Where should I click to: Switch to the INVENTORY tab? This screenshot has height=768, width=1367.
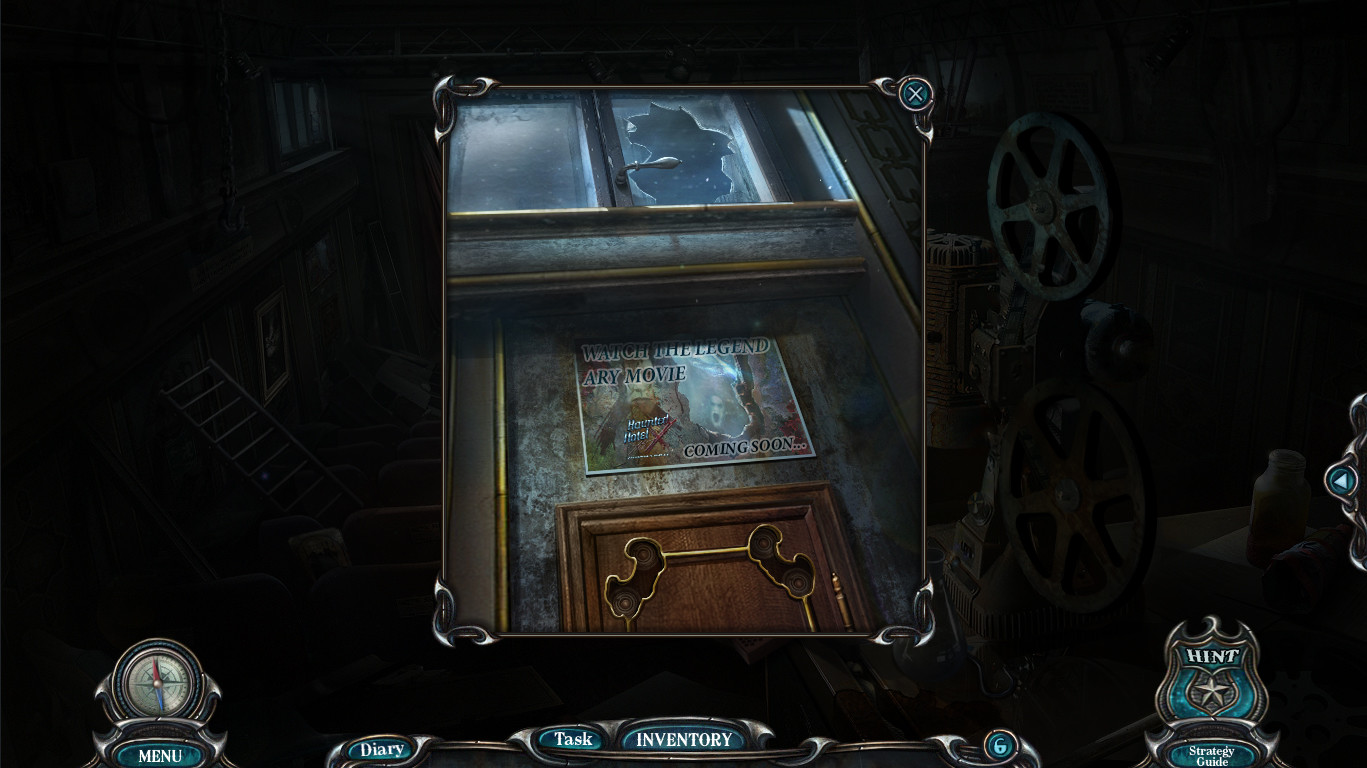coord(683,741)
